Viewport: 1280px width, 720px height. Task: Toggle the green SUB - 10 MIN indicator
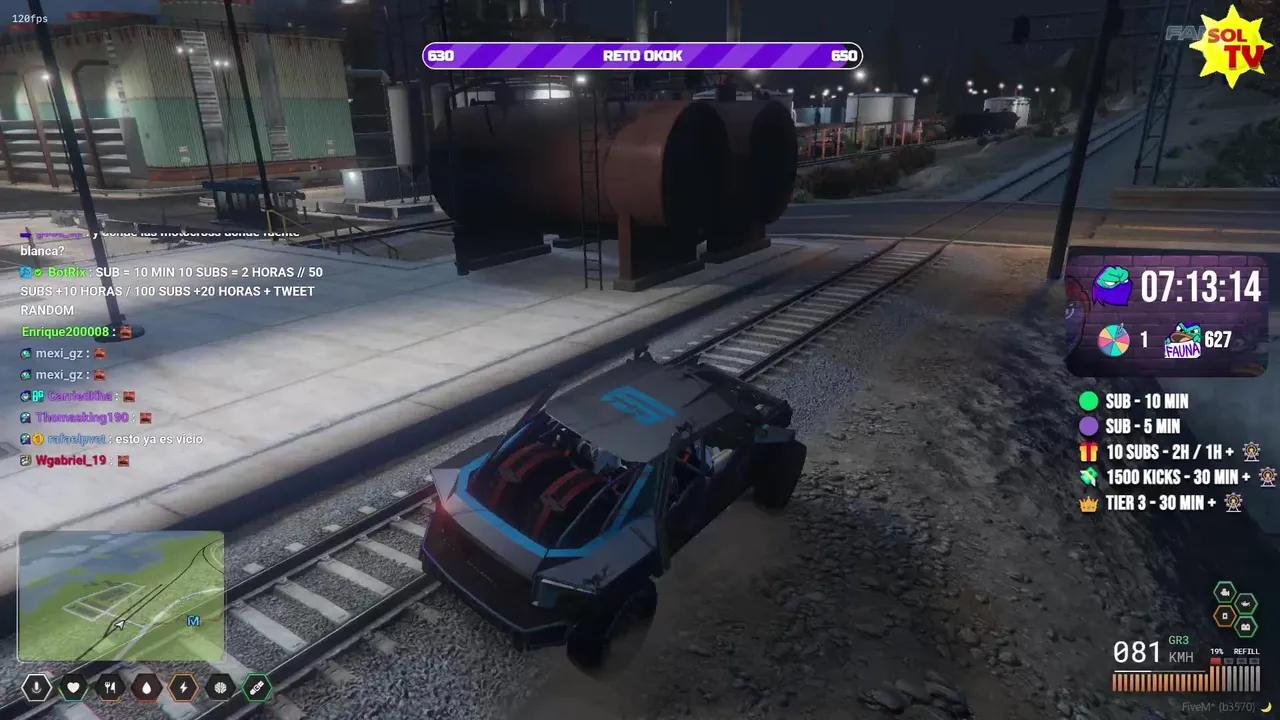click(1090, 401)
